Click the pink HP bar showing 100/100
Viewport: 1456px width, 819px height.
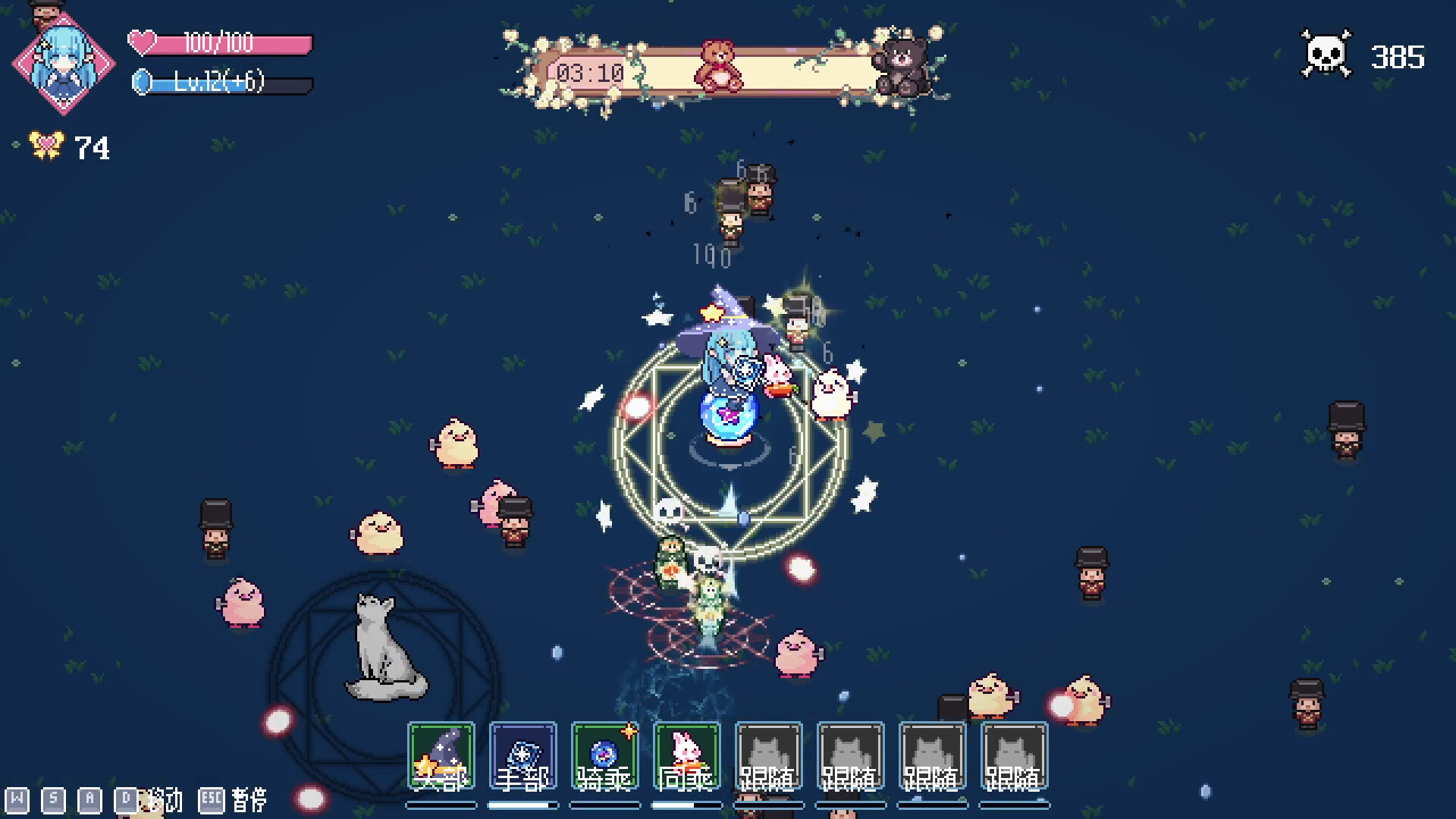pyautogui.click(x=220, y=45)
